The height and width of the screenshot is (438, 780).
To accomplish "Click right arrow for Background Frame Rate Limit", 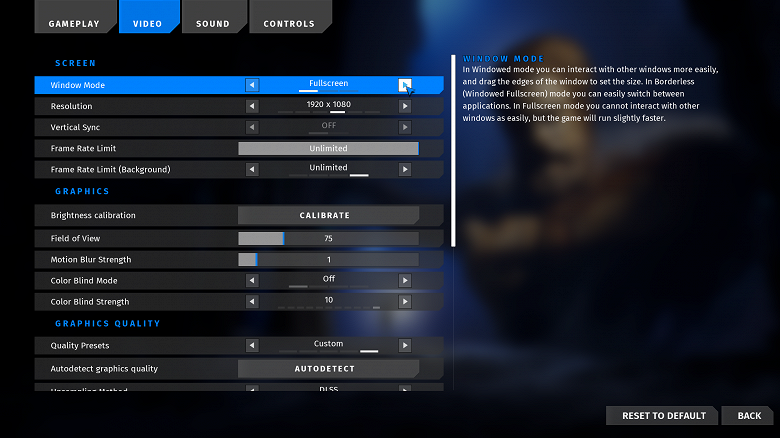I will point(405,169).
